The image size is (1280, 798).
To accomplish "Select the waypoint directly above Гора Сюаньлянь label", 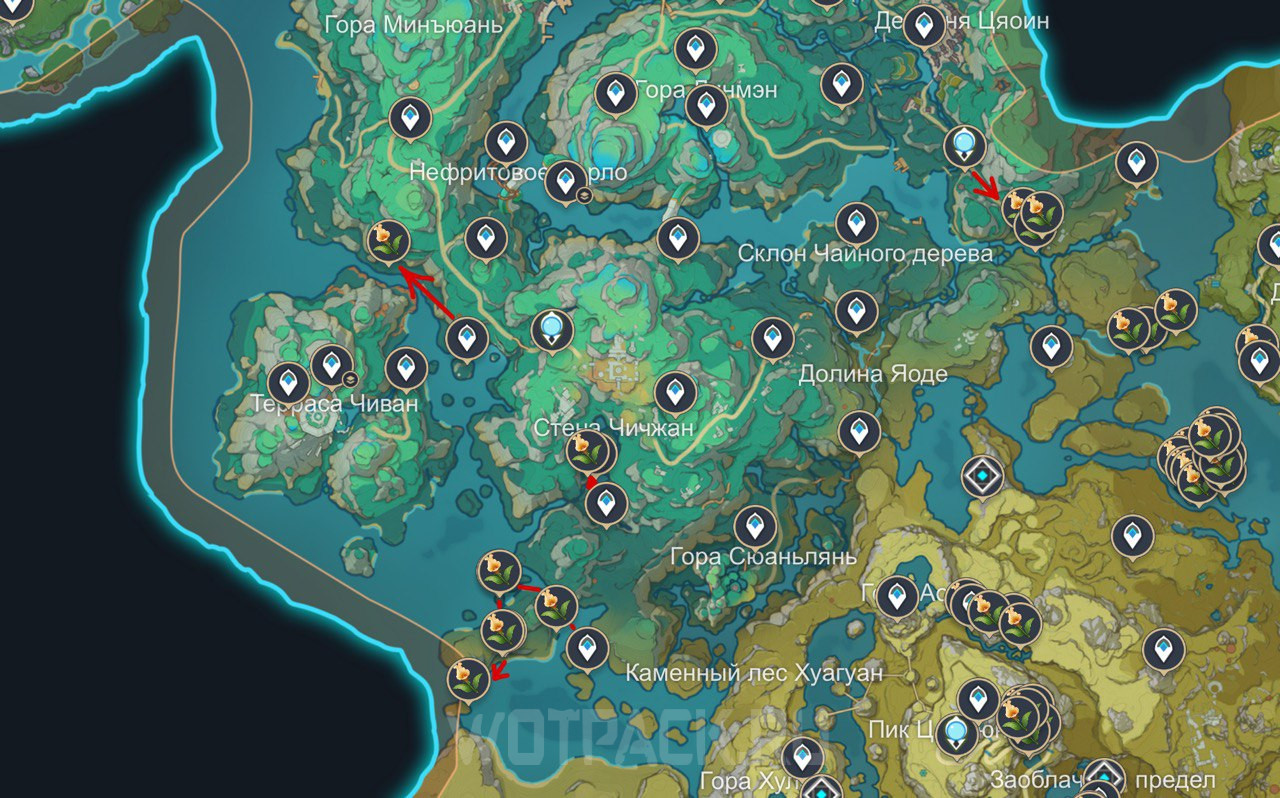I will coord(755,525).
